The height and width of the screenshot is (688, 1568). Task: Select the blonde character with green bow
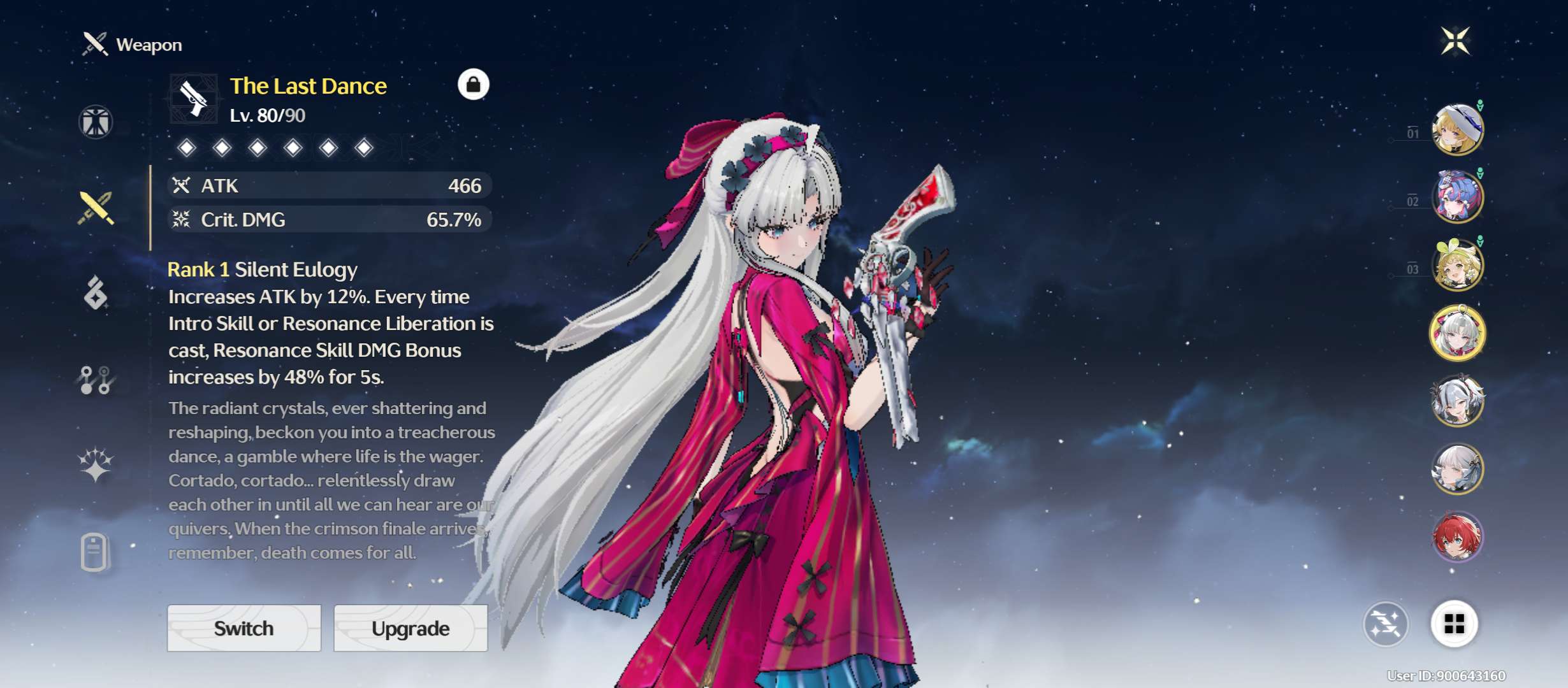tap(1458, 266)
